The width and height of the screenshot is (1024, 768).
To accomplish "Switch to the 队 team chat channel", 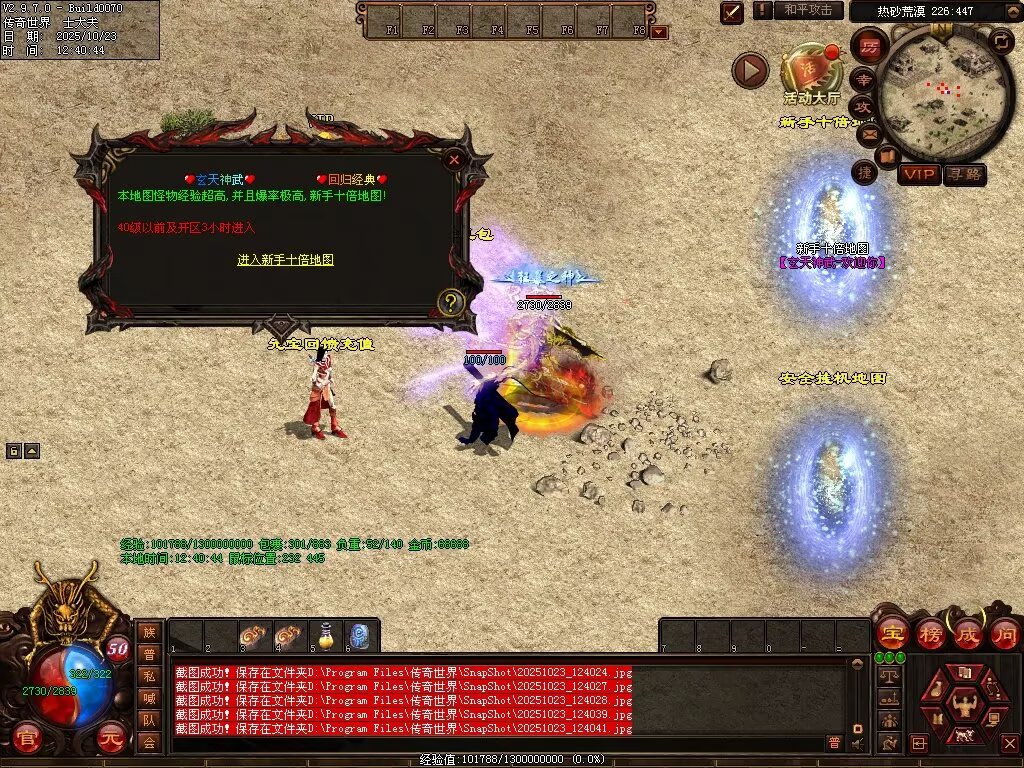I will (x=149, y=719).
